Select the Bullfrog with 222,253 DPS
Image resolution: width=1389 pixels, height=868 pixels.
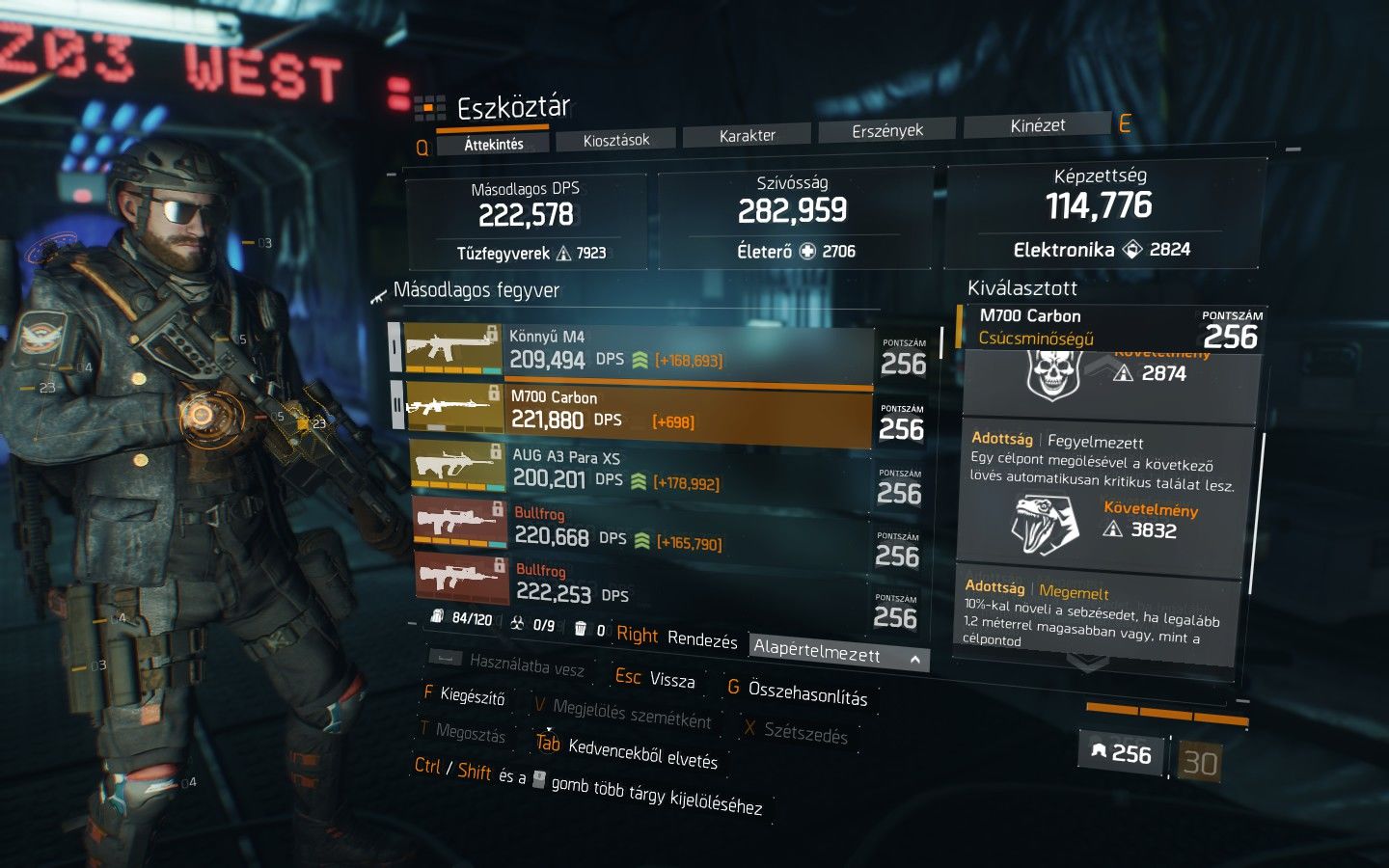pyautogui.click(x=637, y=583)
